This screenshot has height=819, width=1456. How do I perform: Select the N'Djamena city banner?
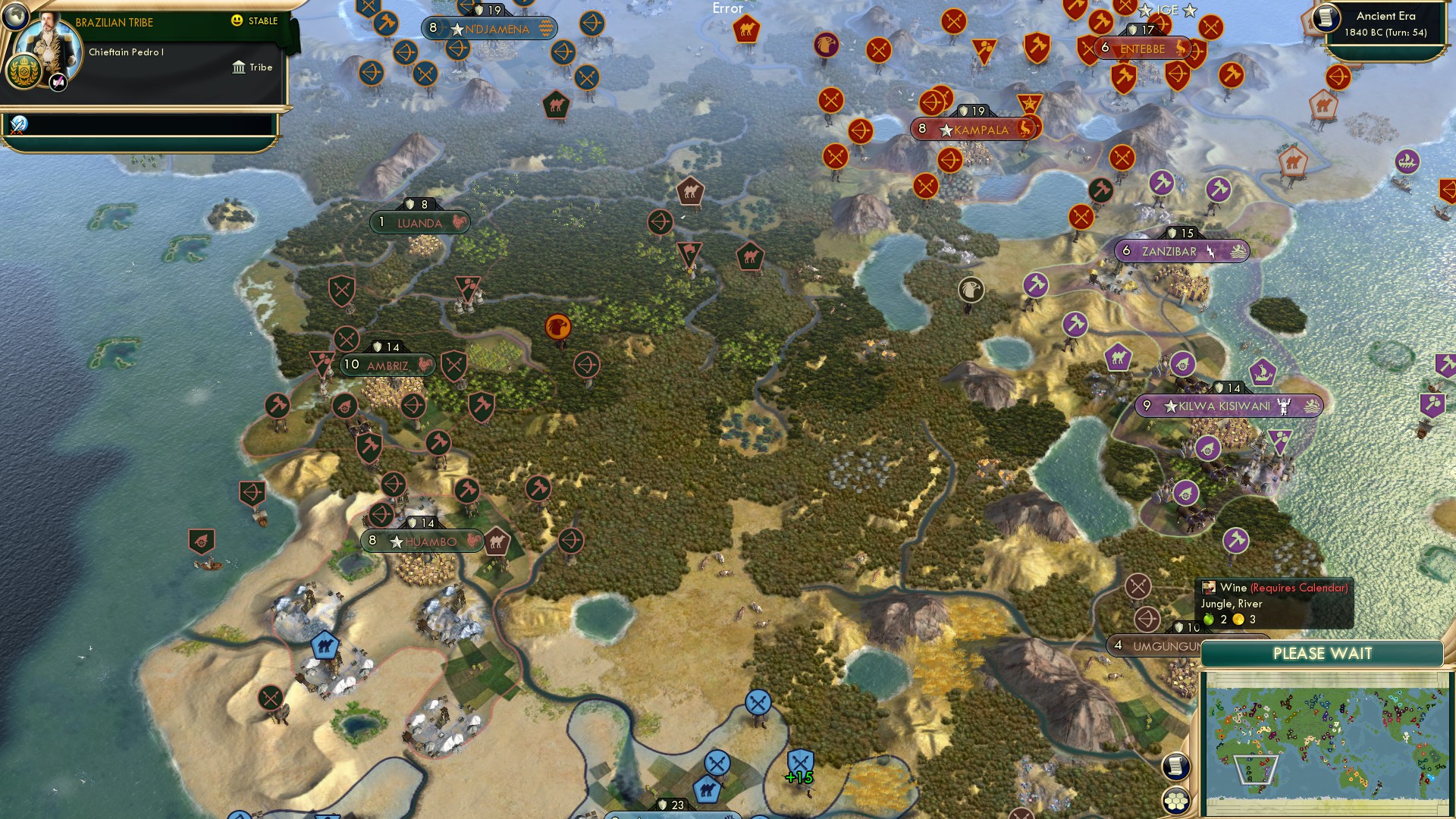(x=489, y=27)
